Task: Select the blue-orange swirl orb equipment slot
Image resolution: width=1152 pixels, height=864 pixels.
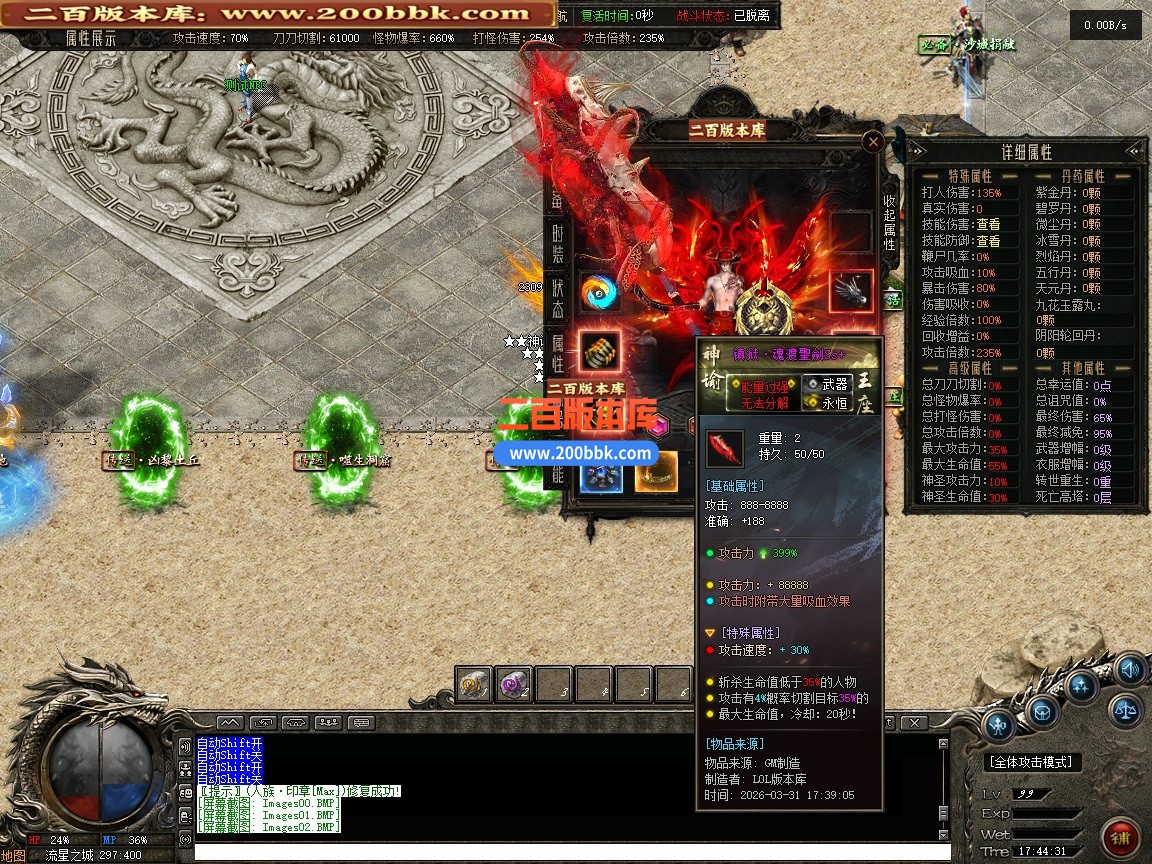Action: pyautogui.click(x=599, y=291)
